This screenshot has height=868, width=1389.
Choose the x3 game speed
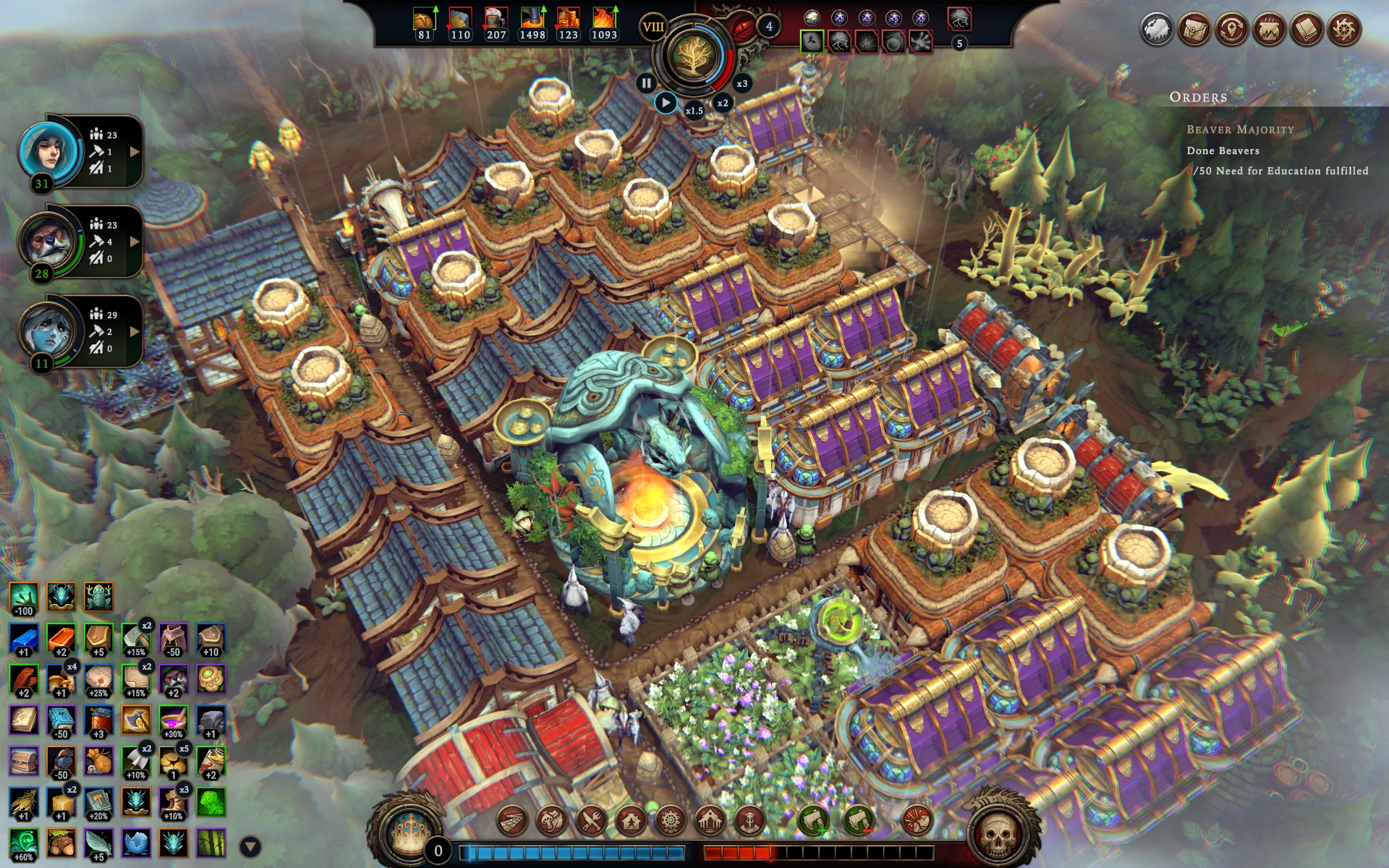(x=742, y=83)
